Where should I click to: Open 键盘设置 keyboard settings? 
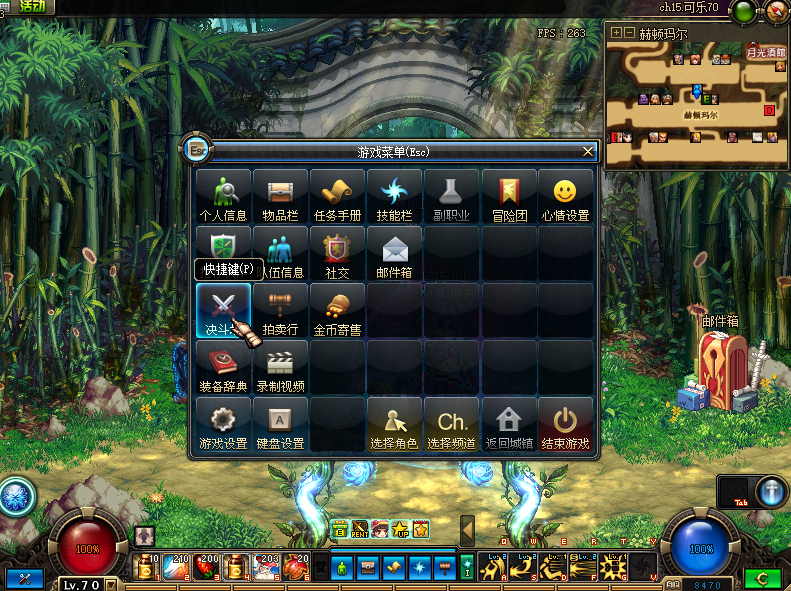280,424
